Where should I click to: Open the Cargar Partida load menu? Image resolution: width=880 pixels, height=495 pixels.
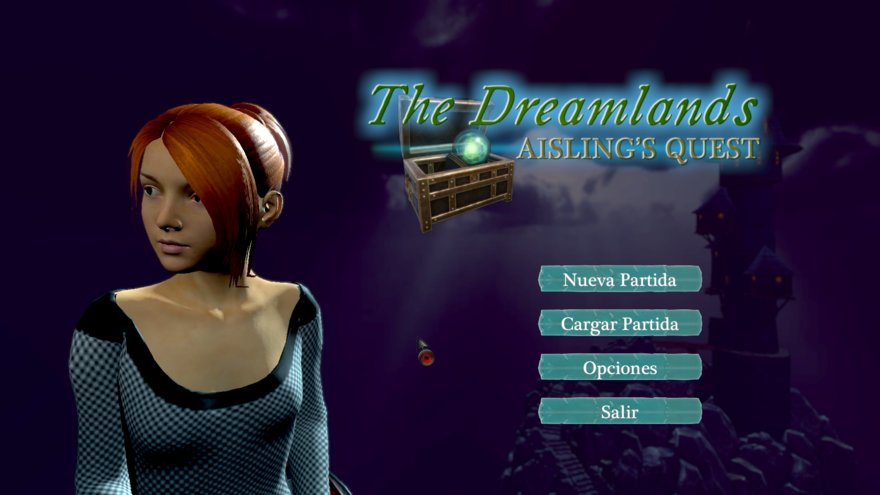[x=619, y=323]
